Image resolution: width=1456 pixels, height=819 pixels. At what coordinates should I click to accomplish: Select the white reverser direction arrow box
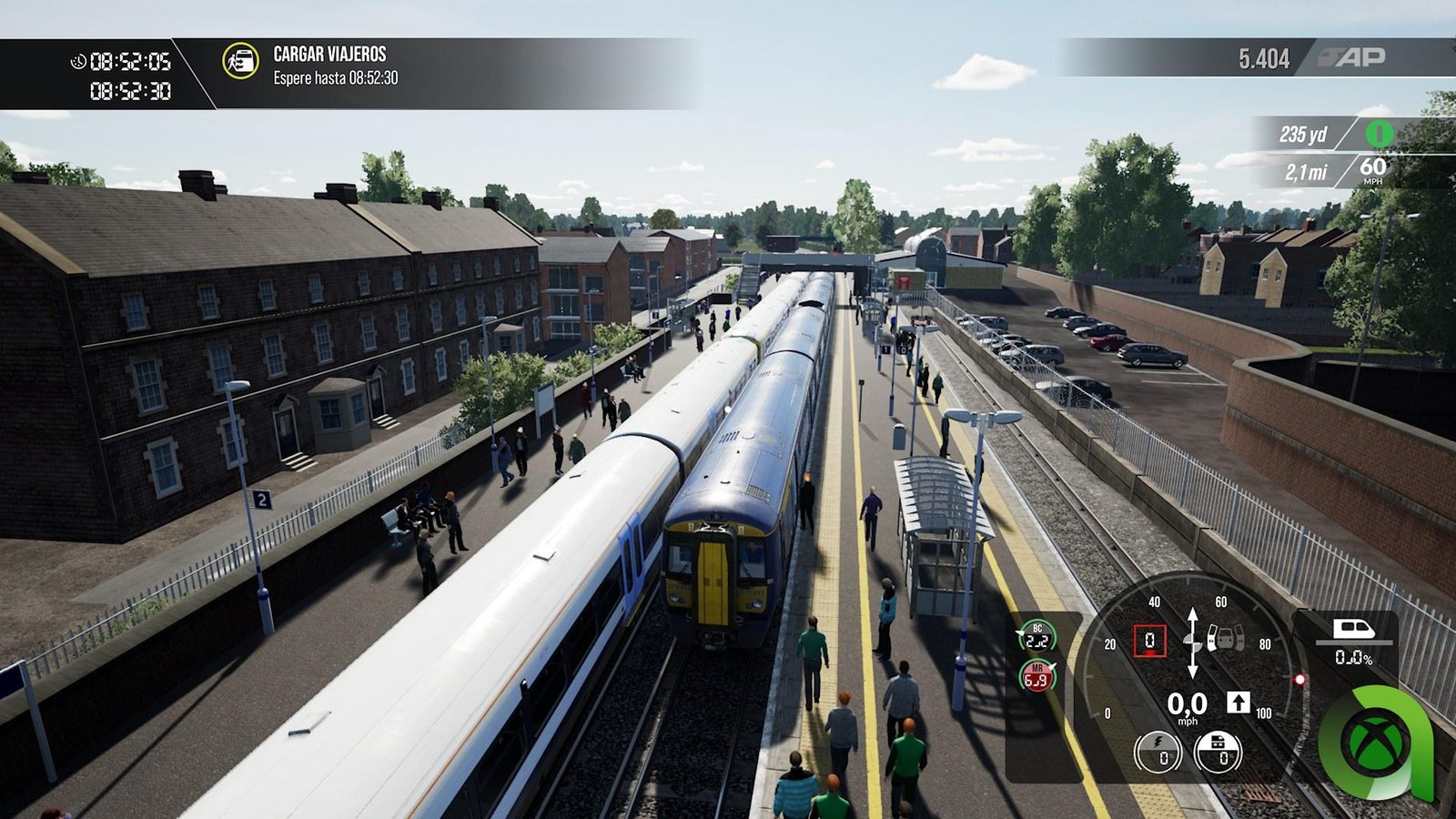point(1238,702)
